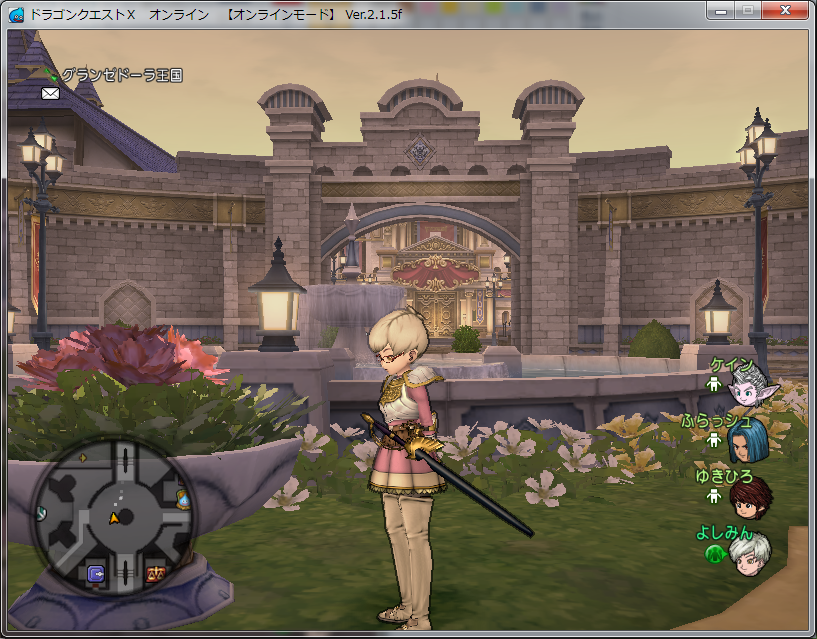Select the blue slime marker on minimap
The width and height of the screenshot is (817, 639).
(184, 498)
